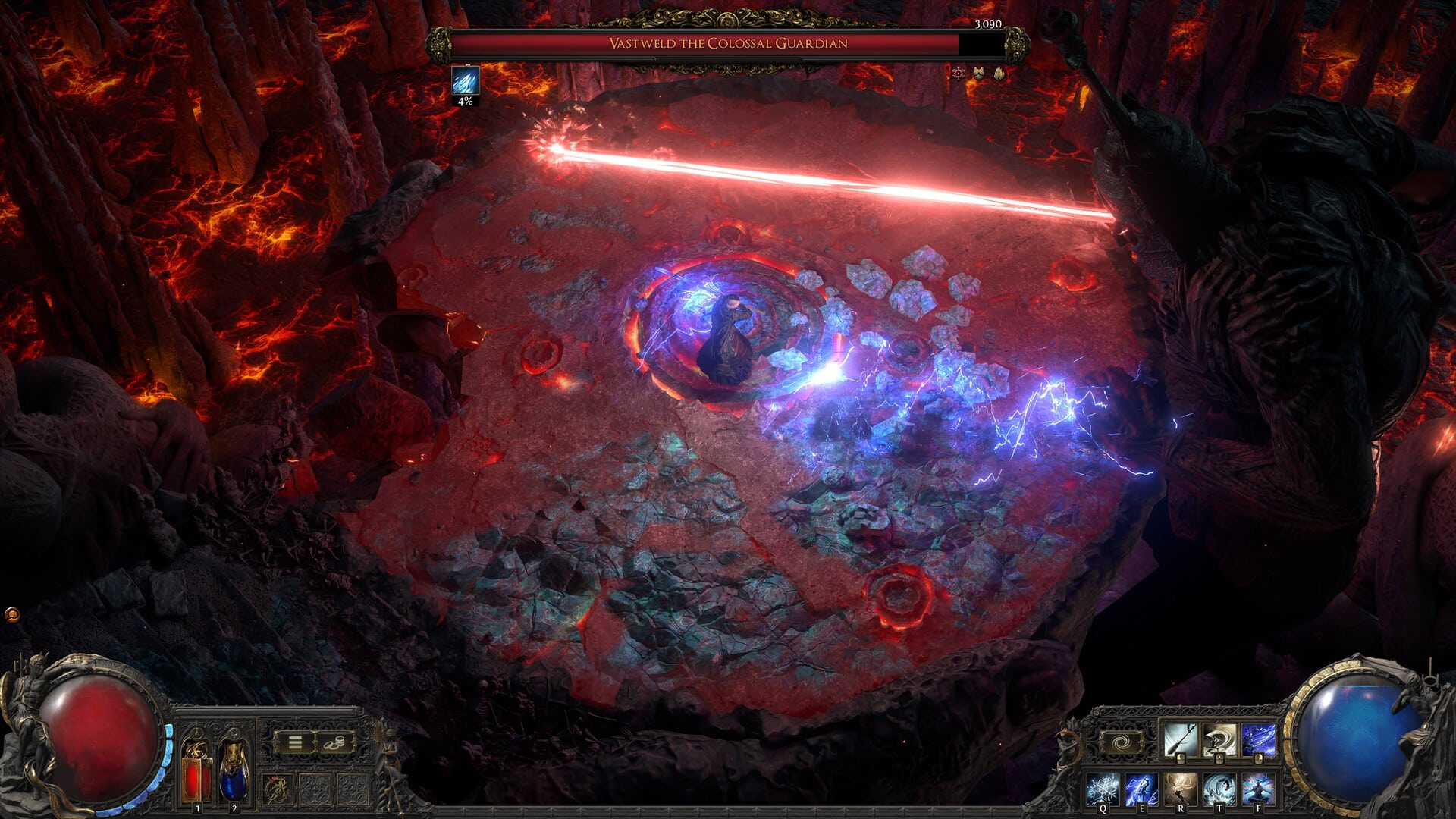Toggle the weapon swap swirl icon
This screenshot has width=1456, height=819.
click(x=1121, y=742)
